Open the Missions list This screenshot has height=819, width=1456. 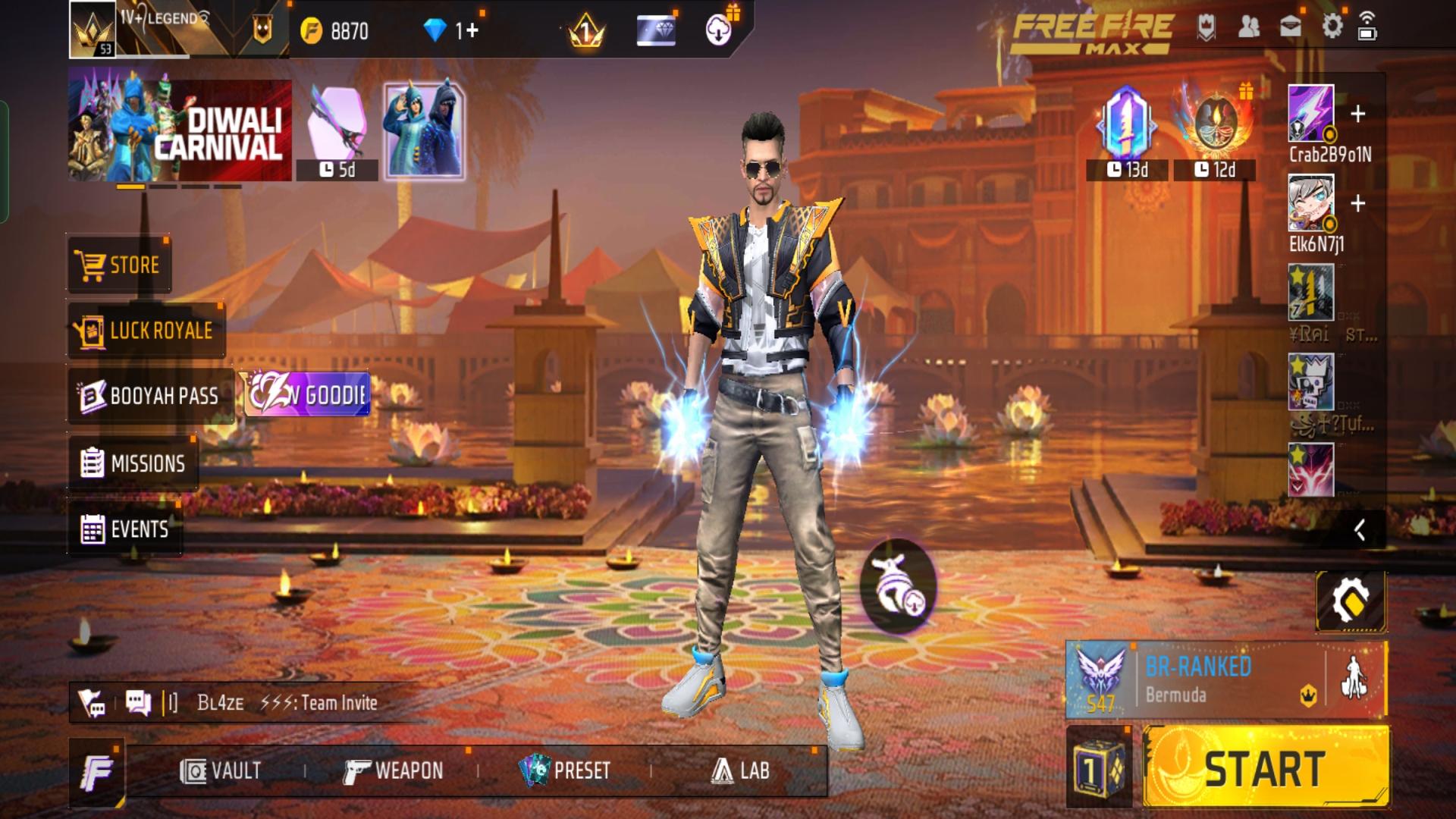coord(133,463)
